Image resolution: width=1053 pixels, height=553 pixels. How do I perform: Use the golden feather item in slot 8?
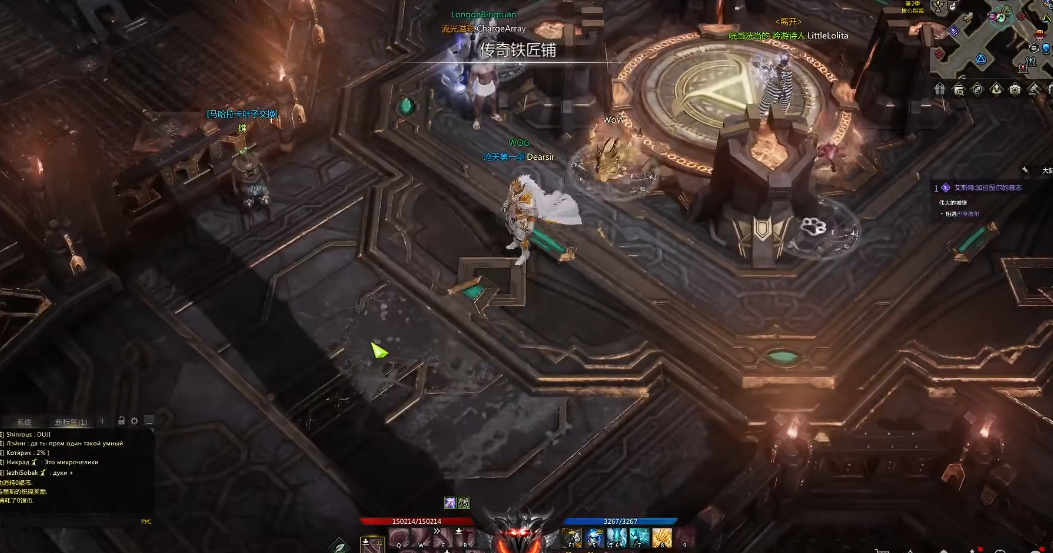pos(662,540)
